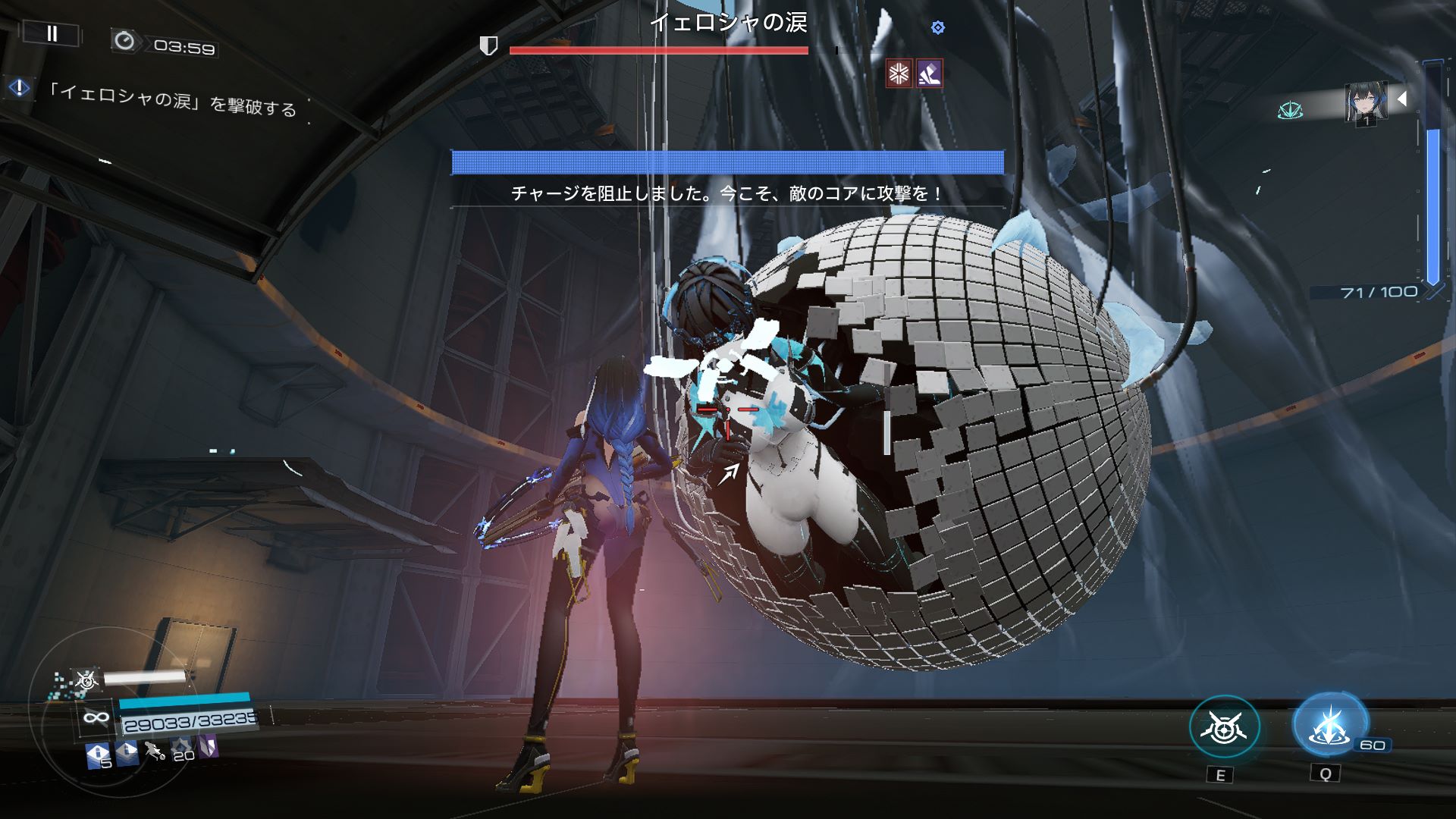
Task: Pause the battle with the pause button
Action: click(x=52, y=33)
